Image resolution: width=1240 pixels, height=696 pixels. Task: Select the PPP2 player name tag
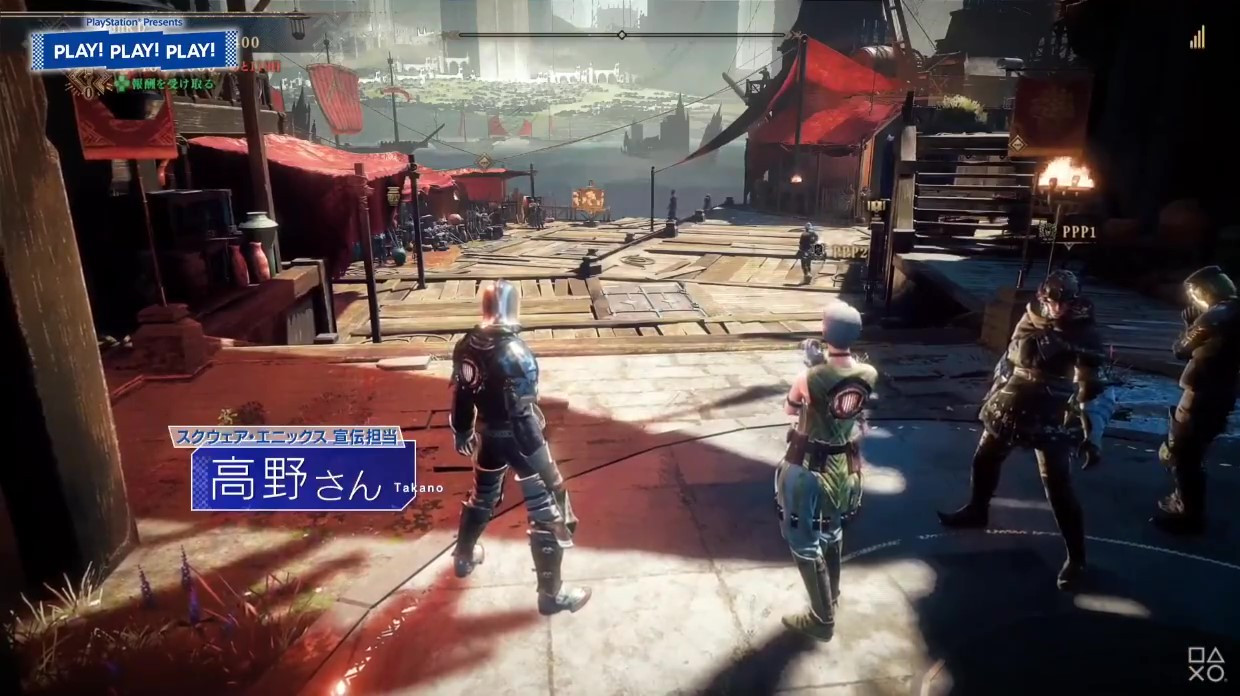click(846, 252)
